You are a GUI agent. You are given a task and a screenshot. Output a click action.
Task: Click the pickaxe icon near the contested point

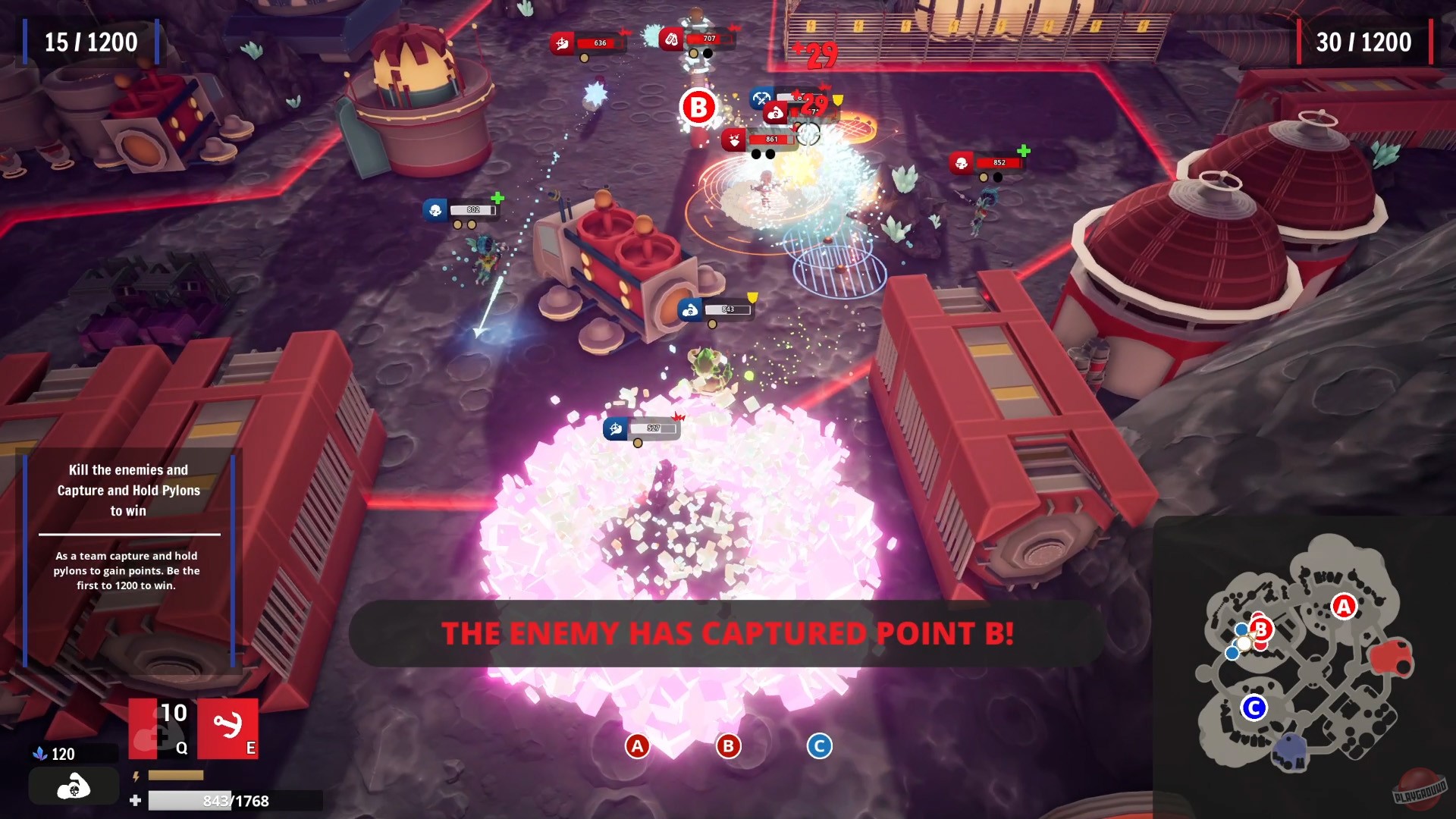[x=762, y=99]
